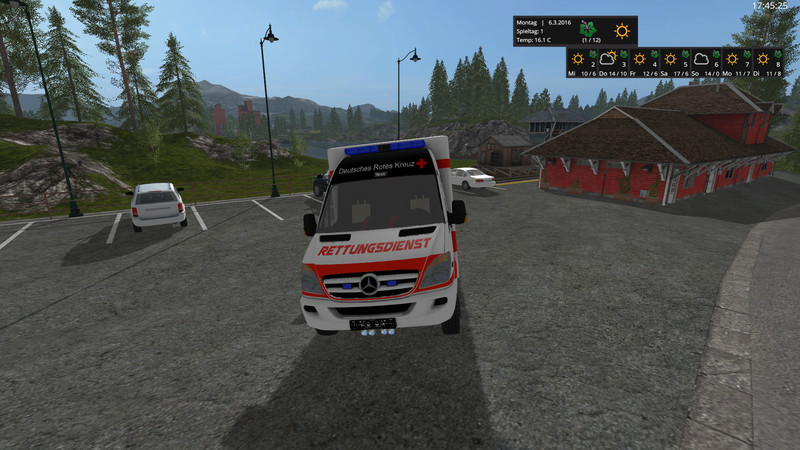Choose the Sa forecast day tile
This screenshot has height=450, width=800.
(x=674, y=62)
